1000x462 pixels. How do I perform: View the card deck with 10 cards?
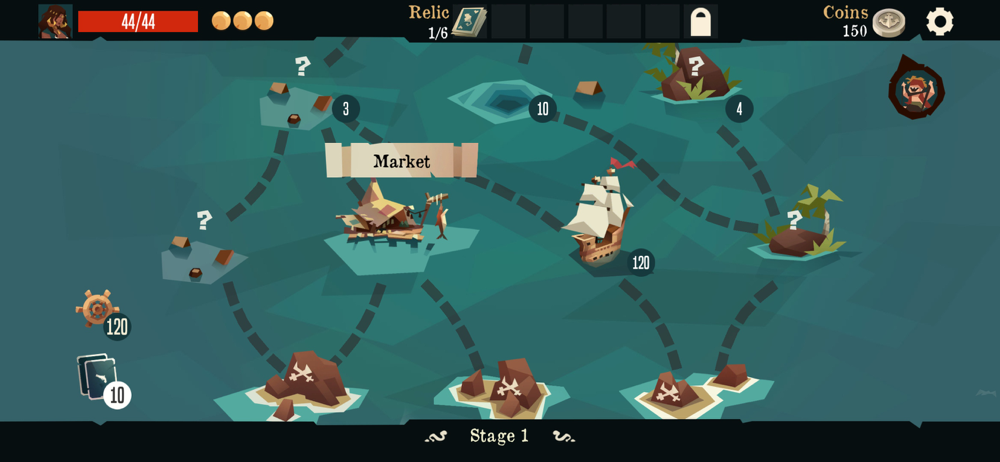pyautogui.click(x=98, y=377)
